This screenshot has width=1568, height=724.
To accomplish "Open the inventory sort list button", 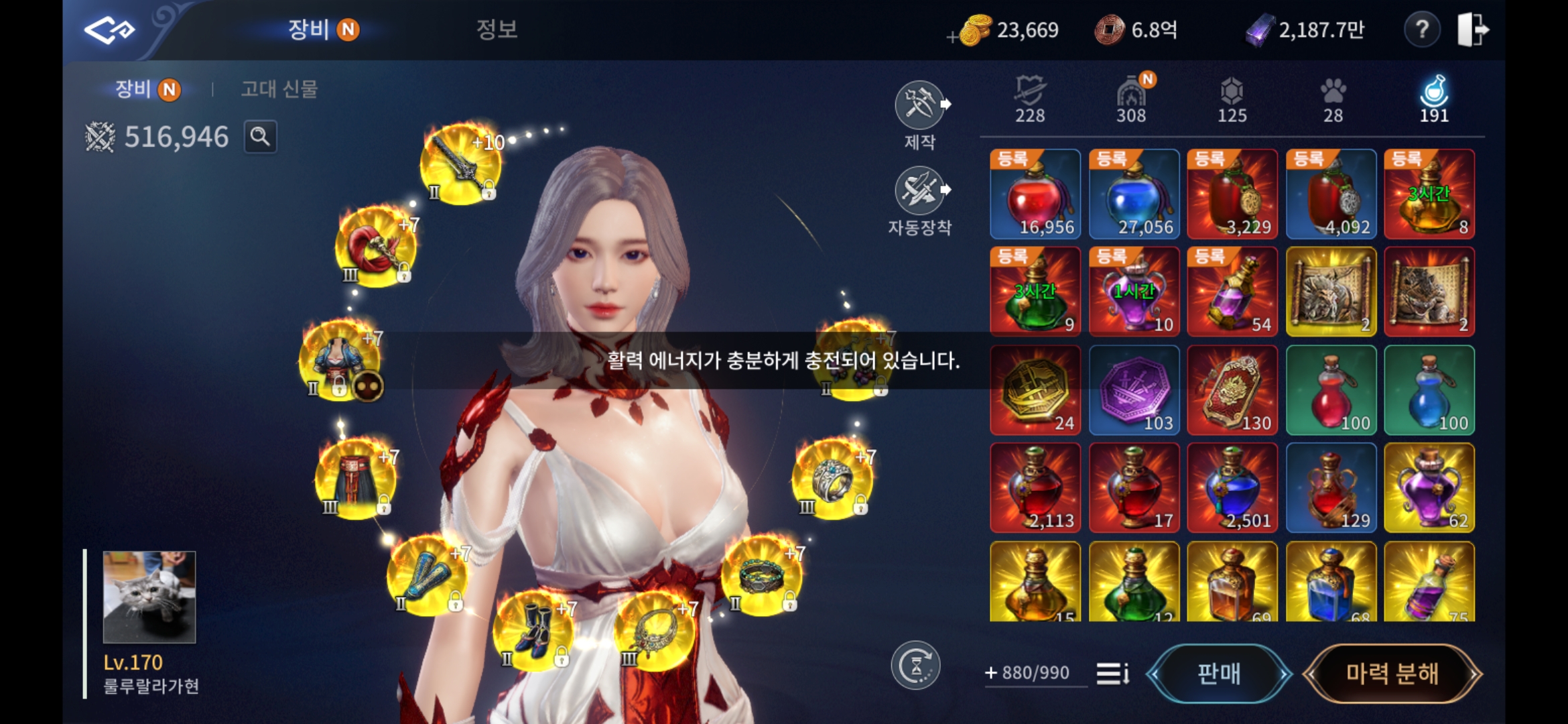I will click(x=1112, y=673).
